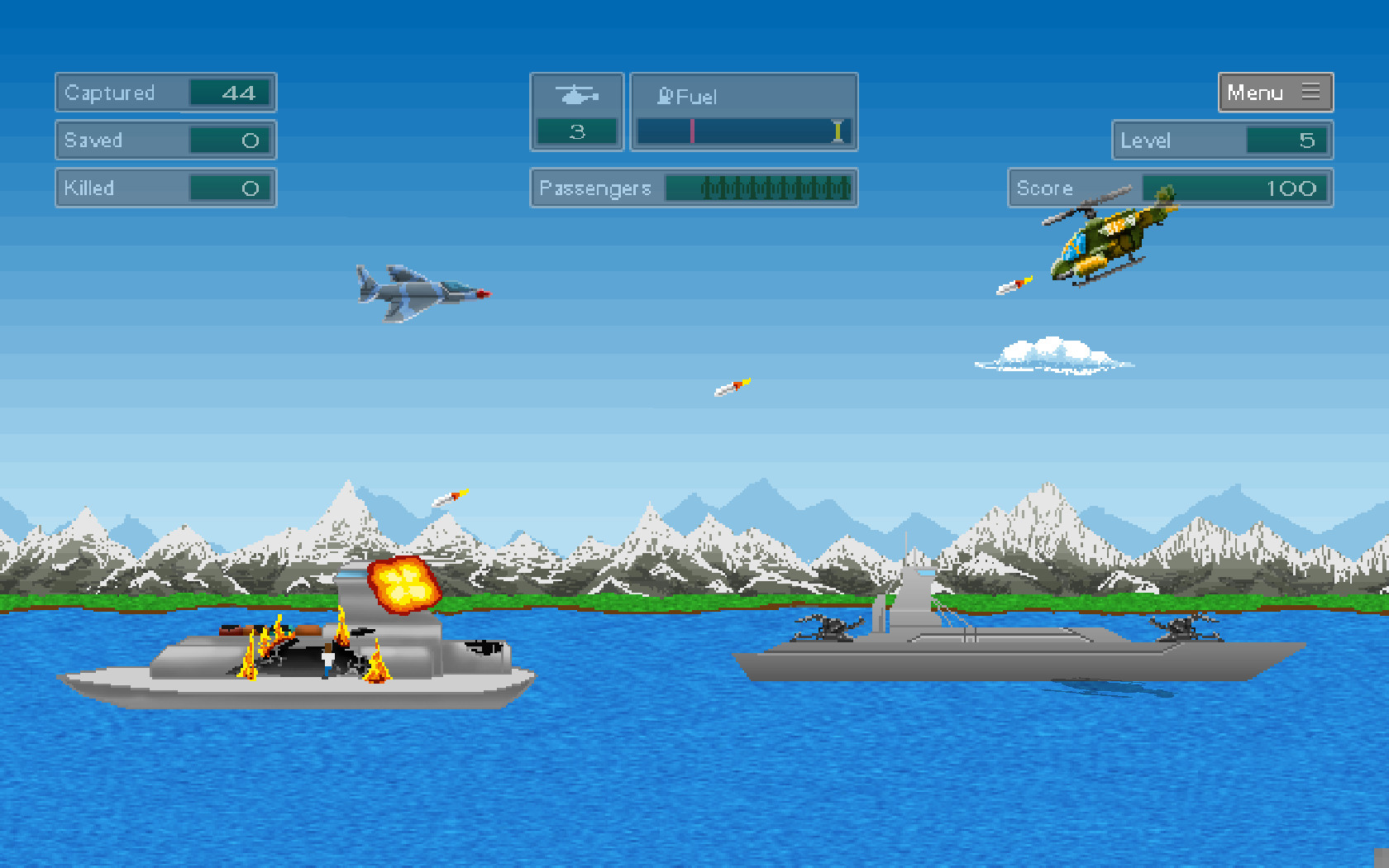Click the Level 5 indicator panel

coord(1222,141)
